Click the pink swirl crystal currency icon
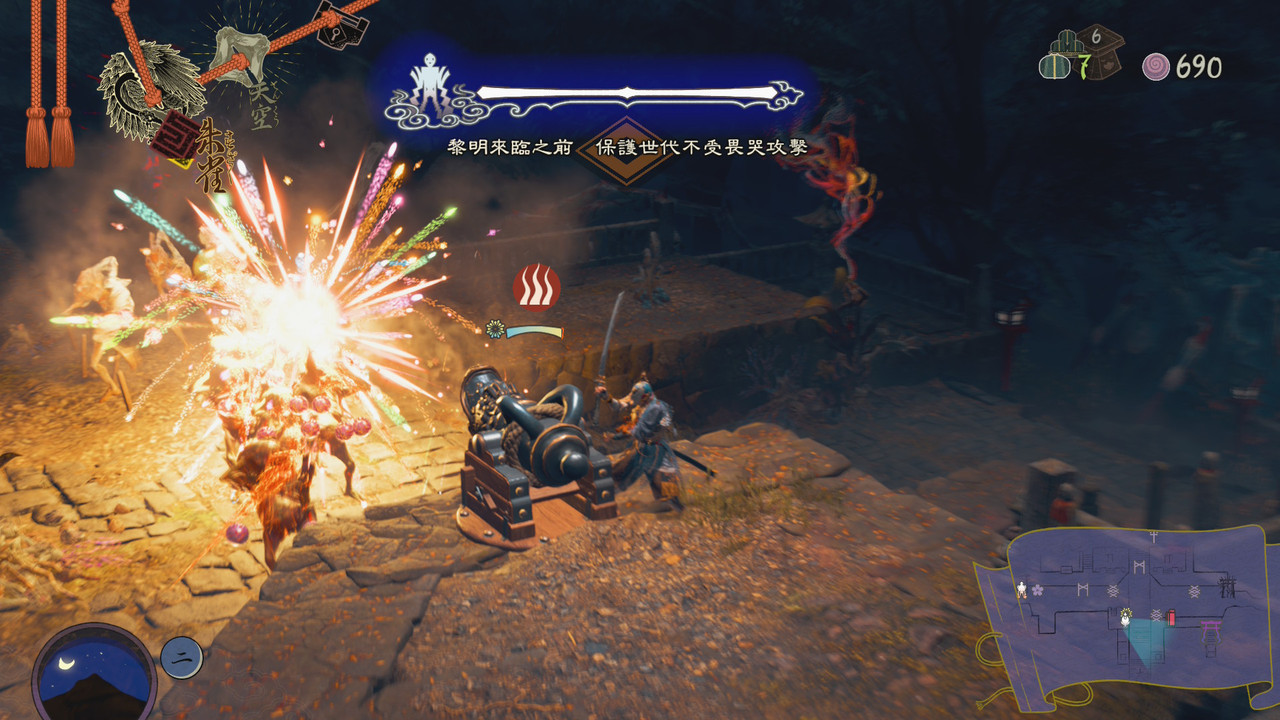1280x720 pixels. pos(1156,67)
